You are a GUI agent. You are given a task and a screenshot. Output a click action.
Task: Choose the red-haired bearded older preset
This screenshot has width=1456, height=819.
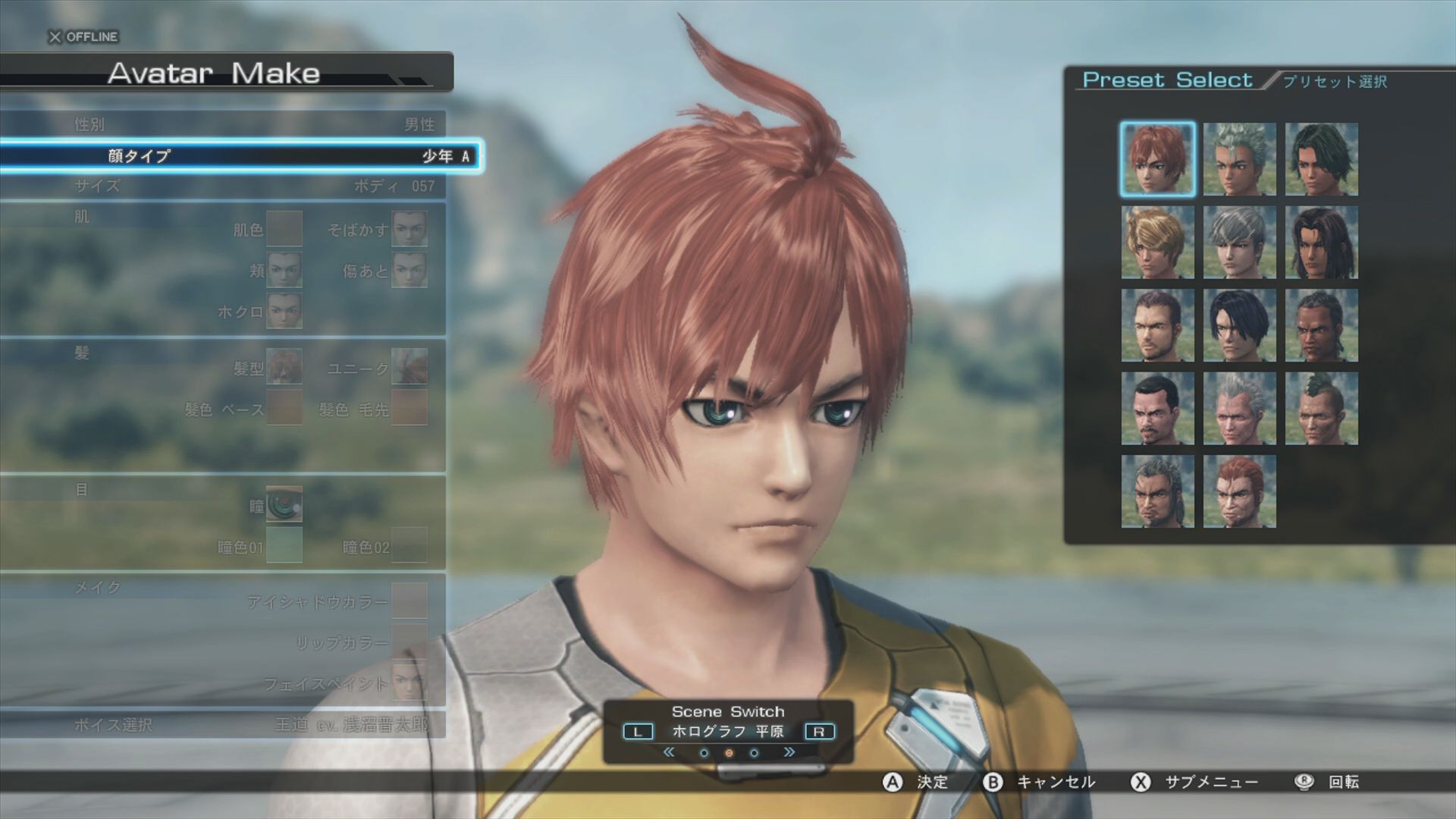click(x=1239, y=491)
